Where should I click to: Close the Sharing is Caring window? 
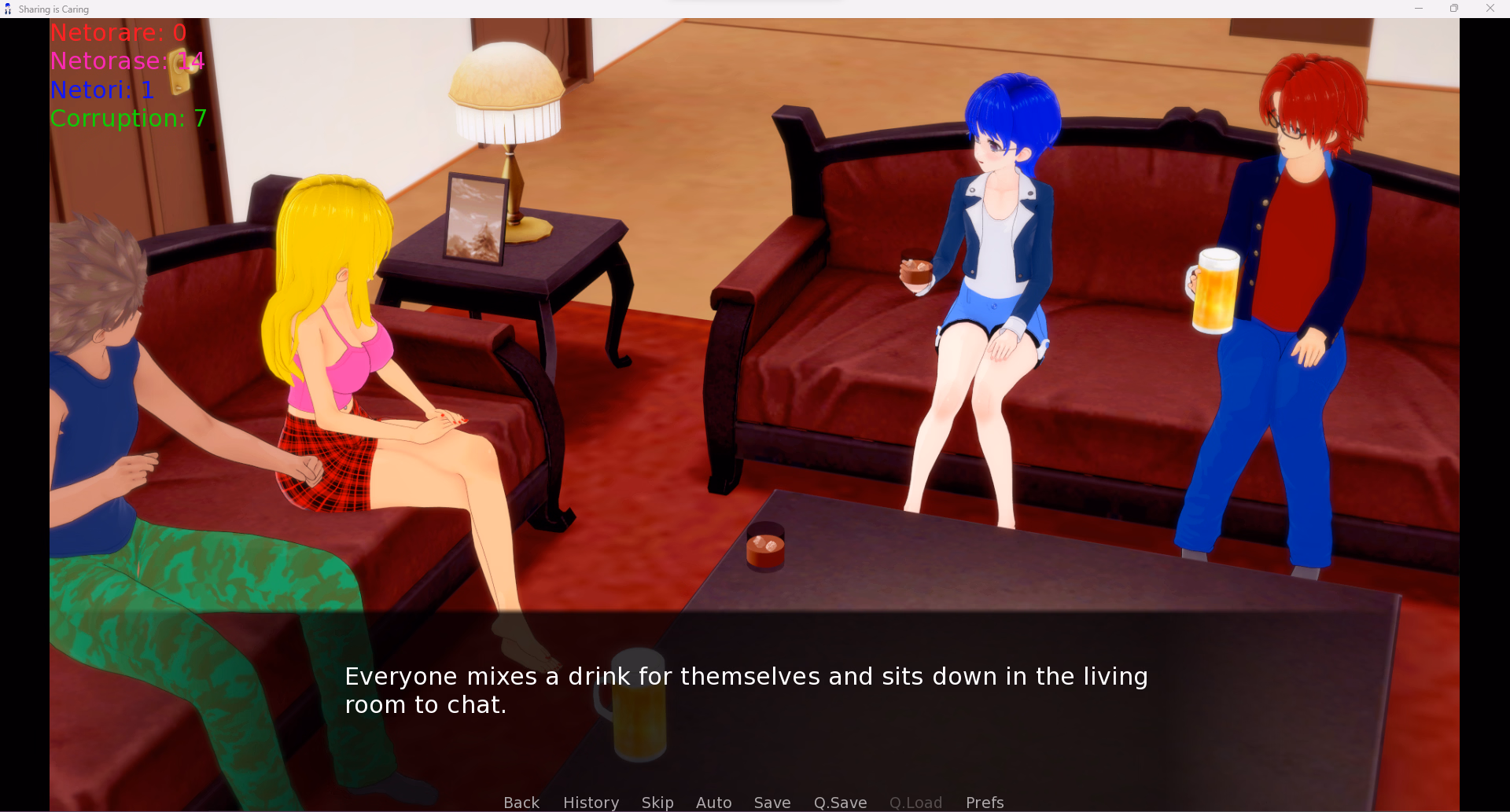coord(1490,9)
